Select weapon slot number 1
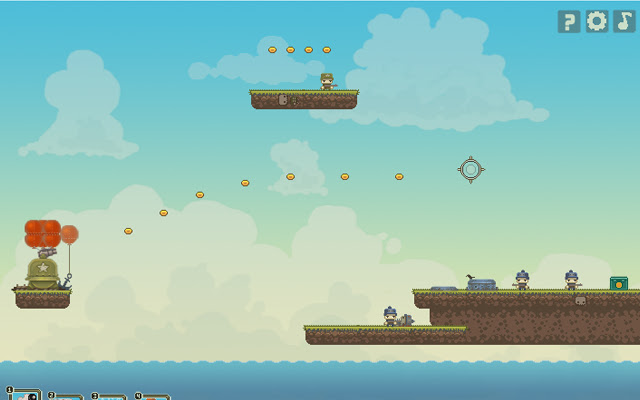 (25, 395)
